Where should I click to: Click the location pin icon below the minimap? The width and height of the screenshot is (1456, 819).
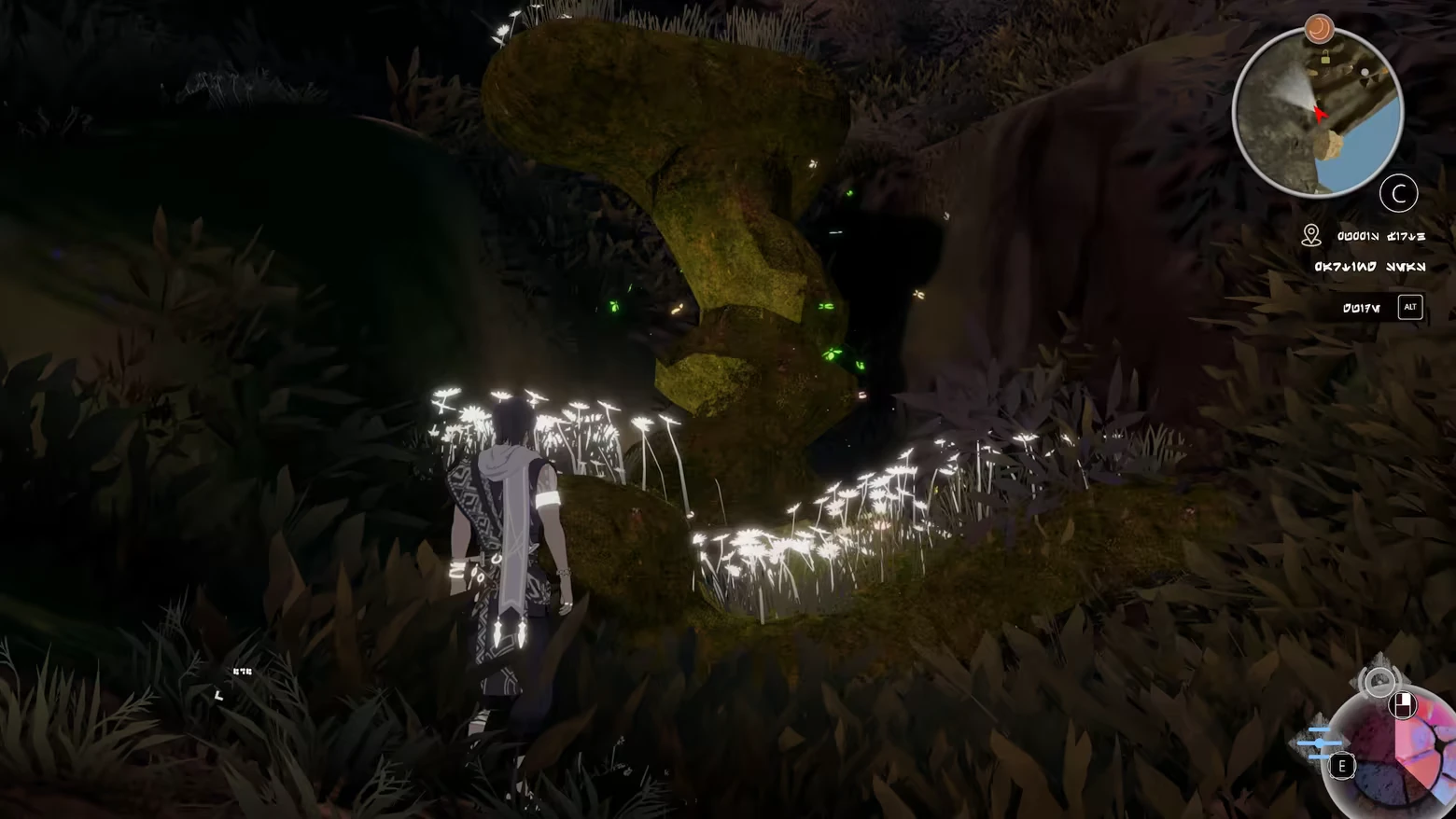(1311, 234)
